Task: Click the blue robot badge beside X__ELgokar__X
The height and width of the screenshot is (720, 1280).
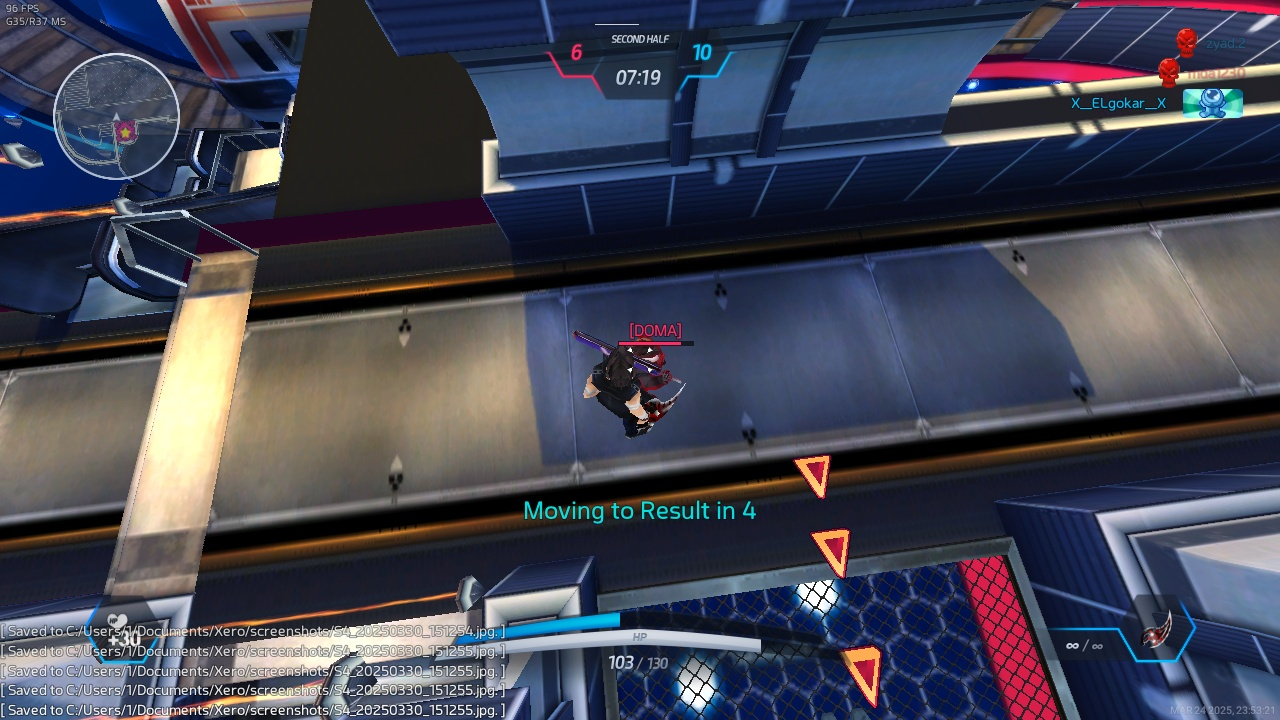Action: click(1212, 103)
